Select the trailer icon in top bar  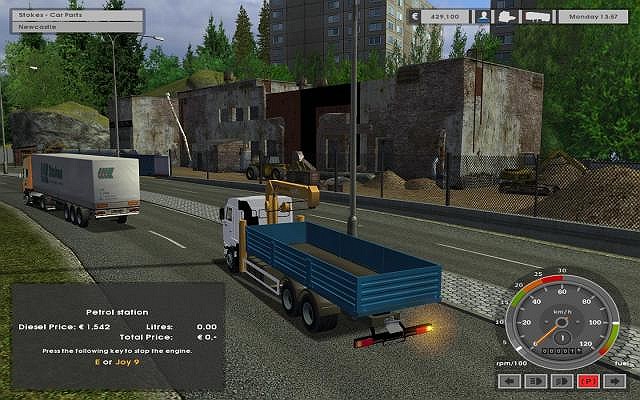tap(536, 16)
